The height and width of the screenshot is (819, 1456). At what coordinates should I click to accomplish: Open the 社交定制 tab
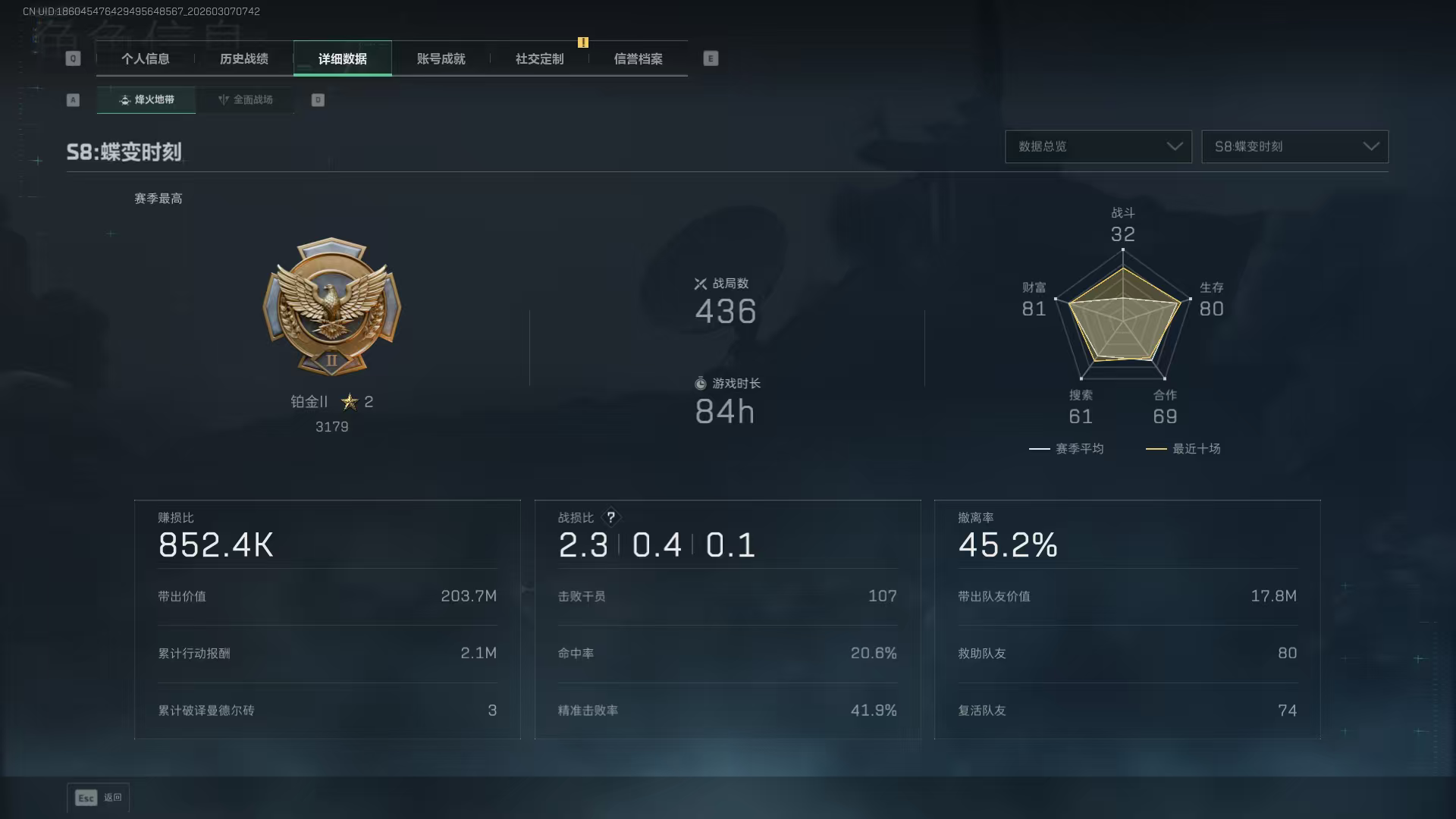539,59
